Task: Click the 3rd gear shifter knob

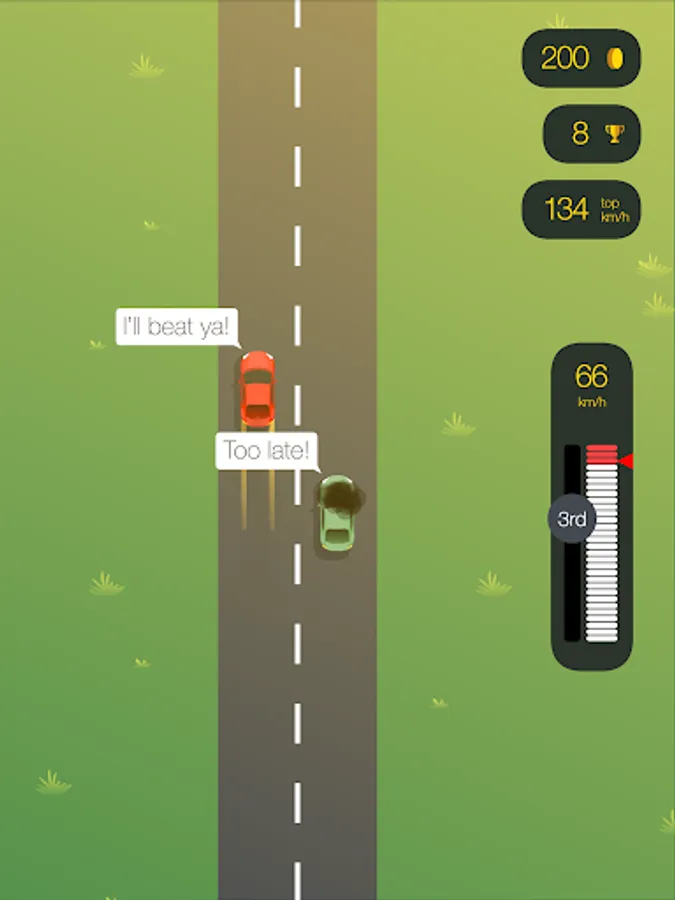Action: click(571, 519)
